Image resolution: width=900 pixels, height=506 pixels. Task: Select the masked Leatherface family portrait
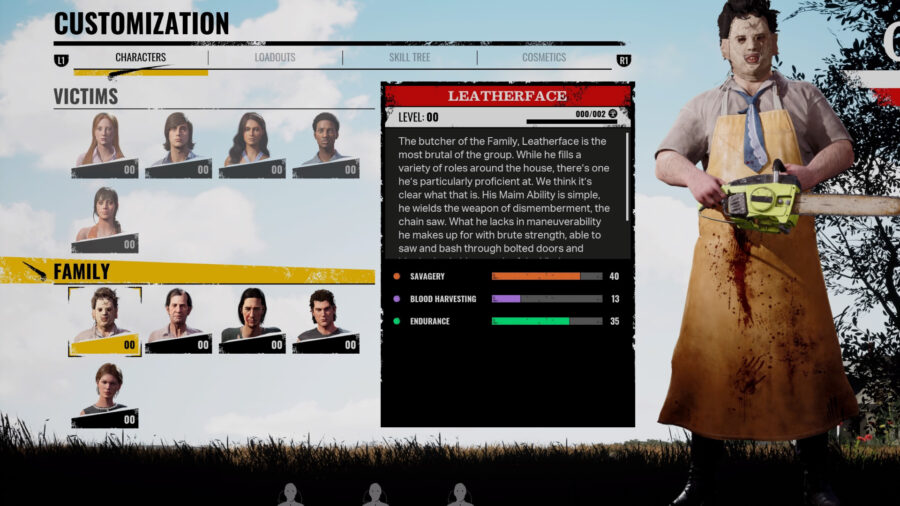tap(104, 320)
